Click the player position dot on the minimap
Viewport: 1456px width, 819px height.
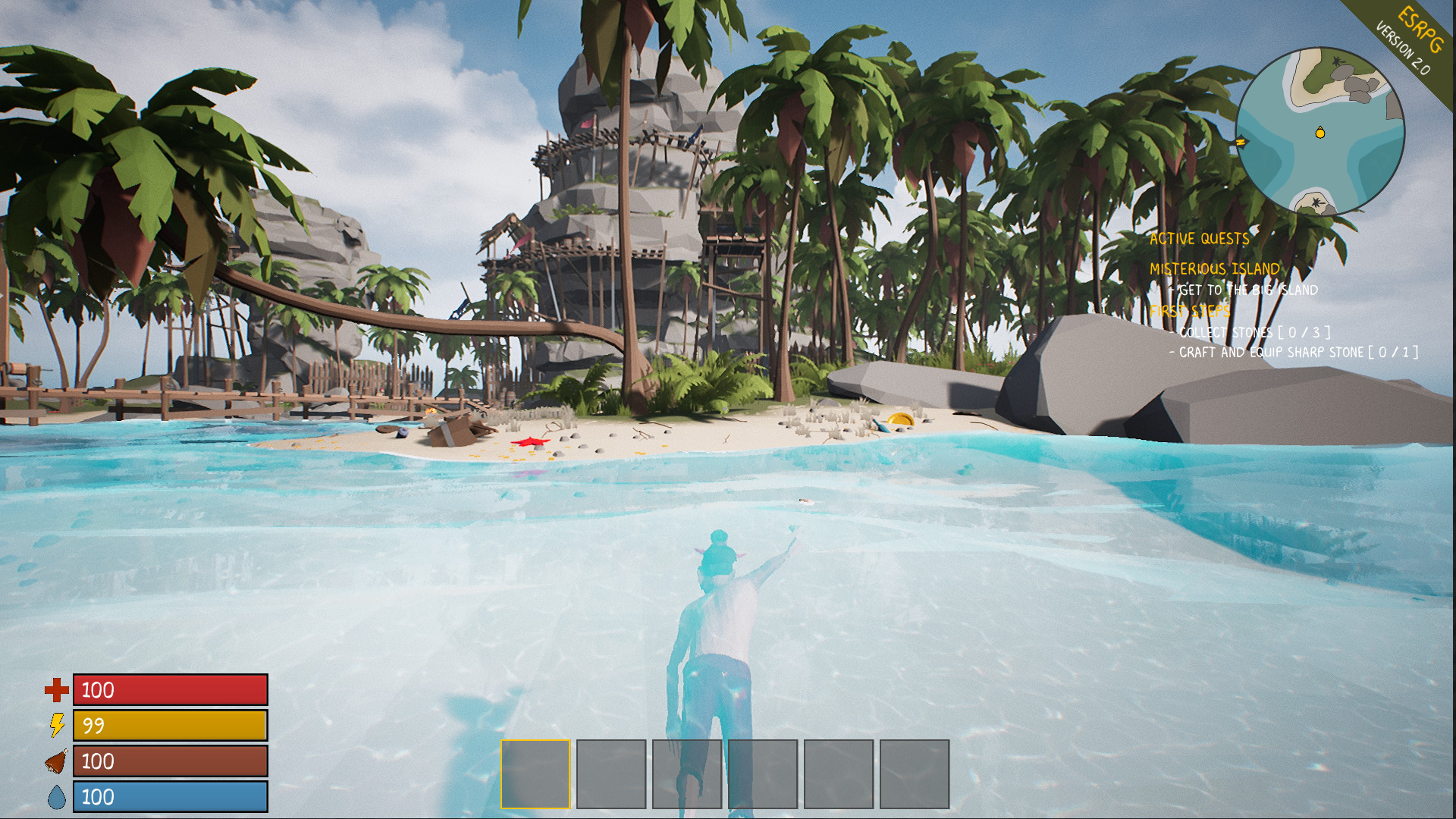pyautogui.click(x=1319, y=132)
